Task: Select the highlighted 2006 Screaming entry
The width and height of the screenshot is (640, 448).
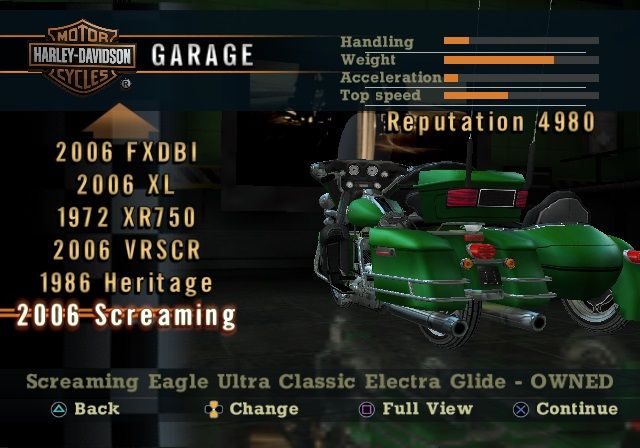Action: (127, 316)
